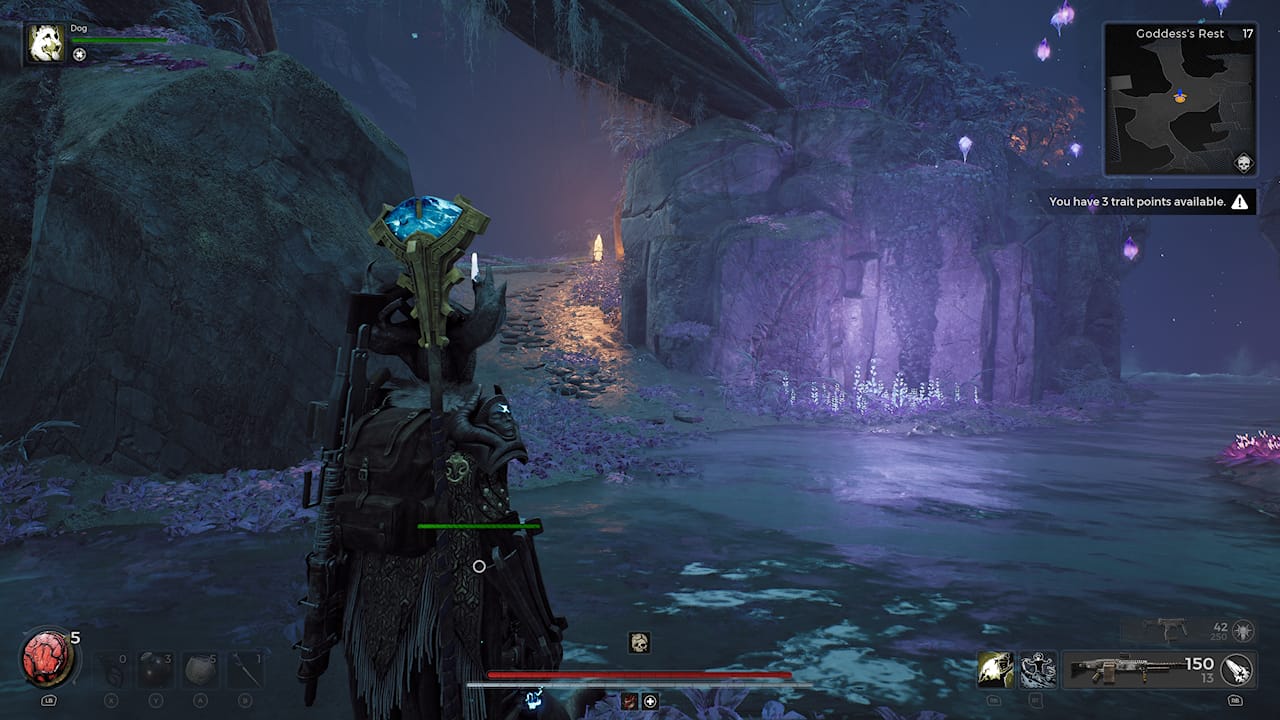The image size is (1280, 720).
Task: Click the Dog companion portrait
Action: 45,42
